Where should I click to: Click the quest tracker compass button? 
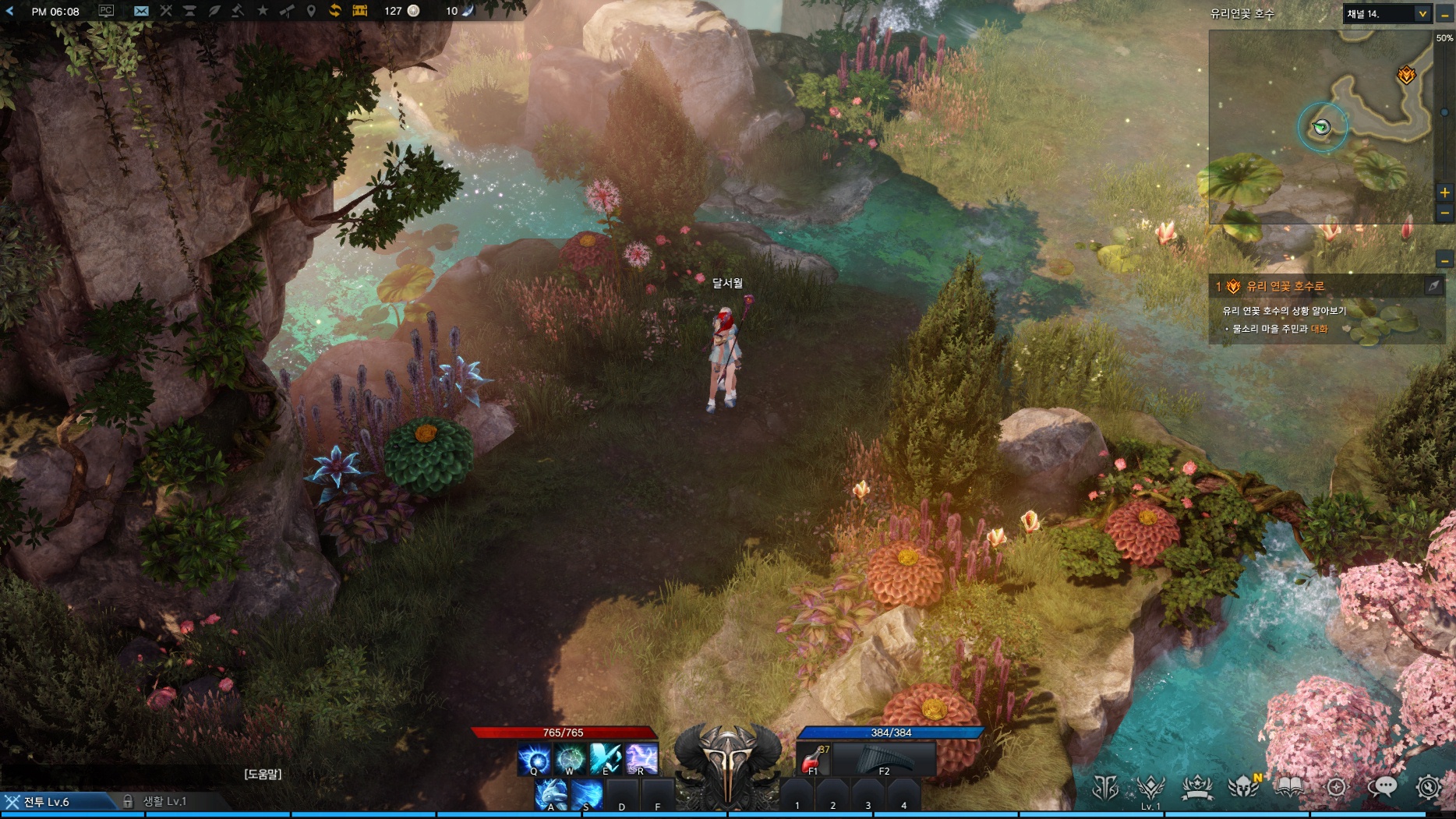tap(1433, 287)
